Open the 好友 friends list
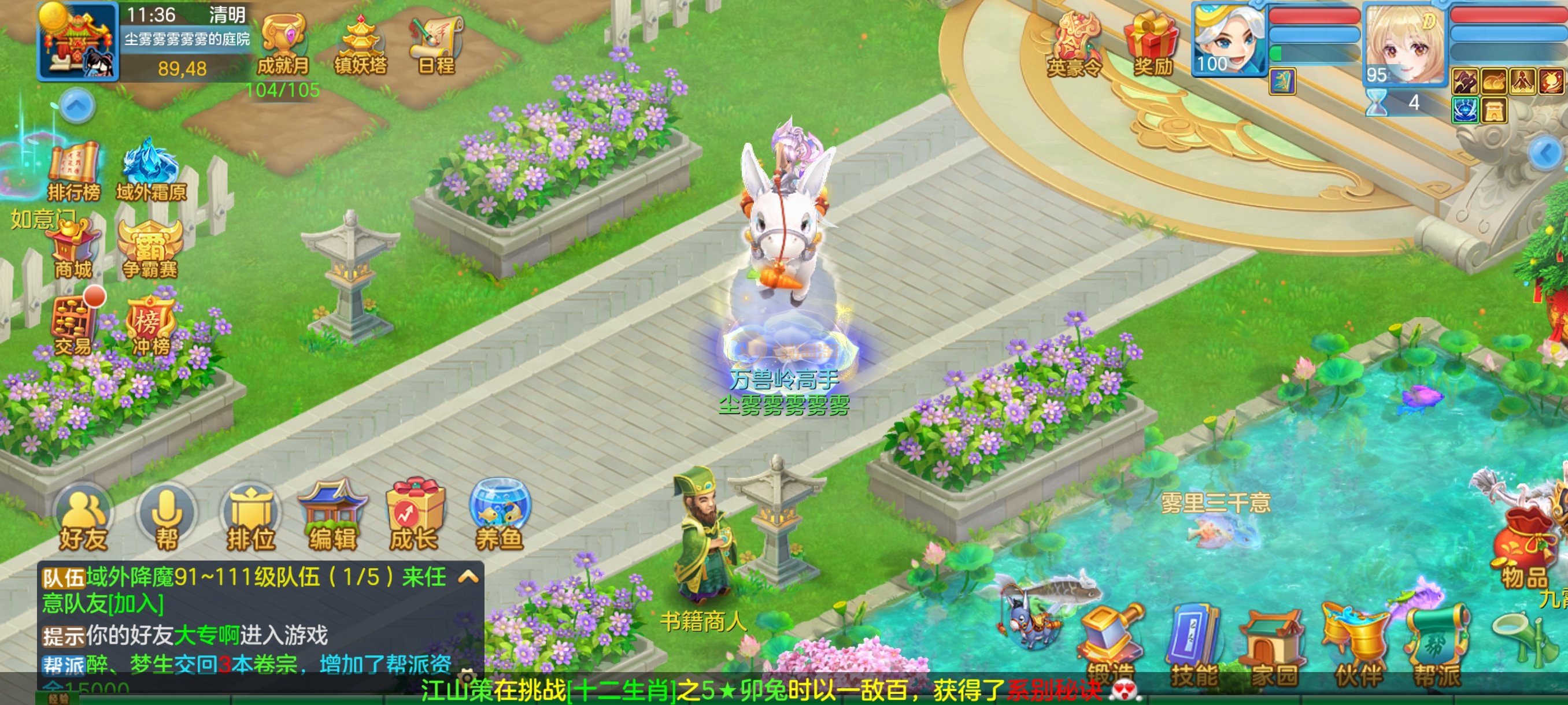This screenshot has height=705, width=1568. pos(83,520)
